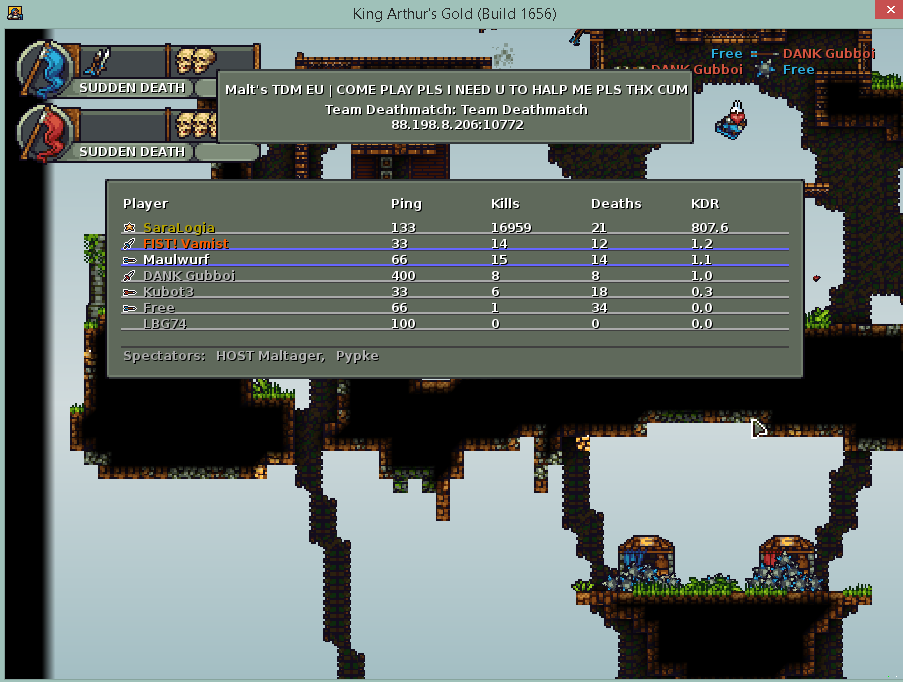Image resolution: width=903 pixels, height=682 pixels.
Task: Click the blue team emblem icon
Action: tap(45, 70)
